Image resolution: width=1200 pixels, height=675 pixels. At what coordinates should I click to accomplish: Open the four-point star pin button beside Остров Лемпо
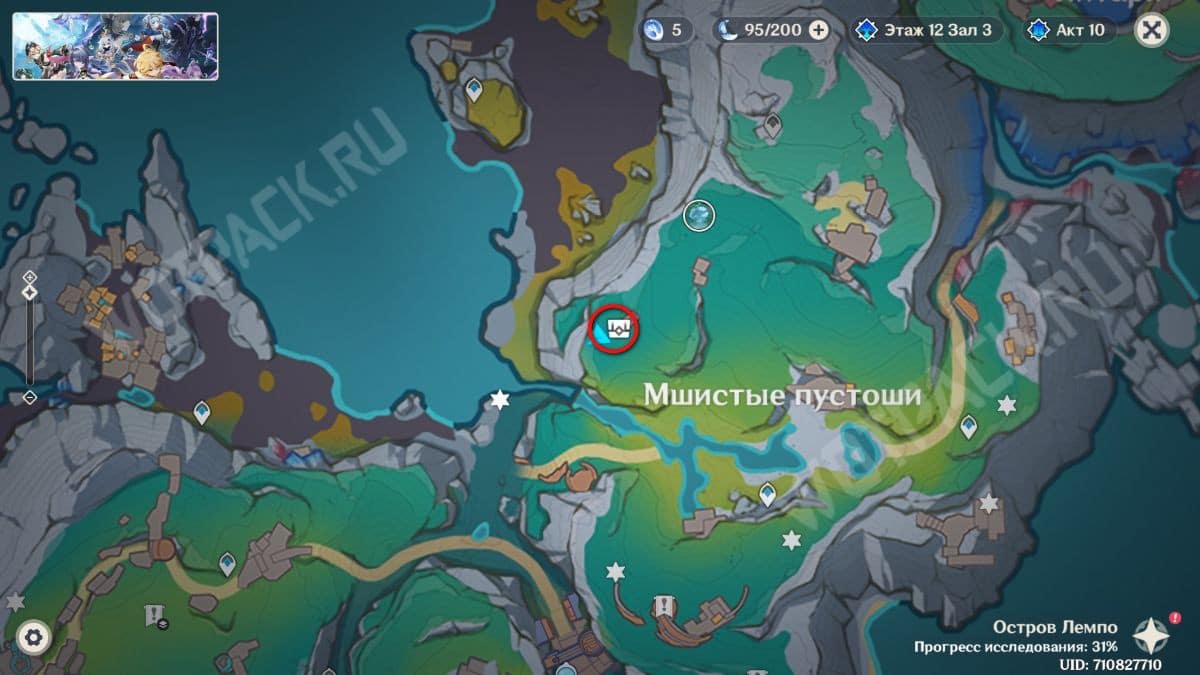click(1153, 634)
